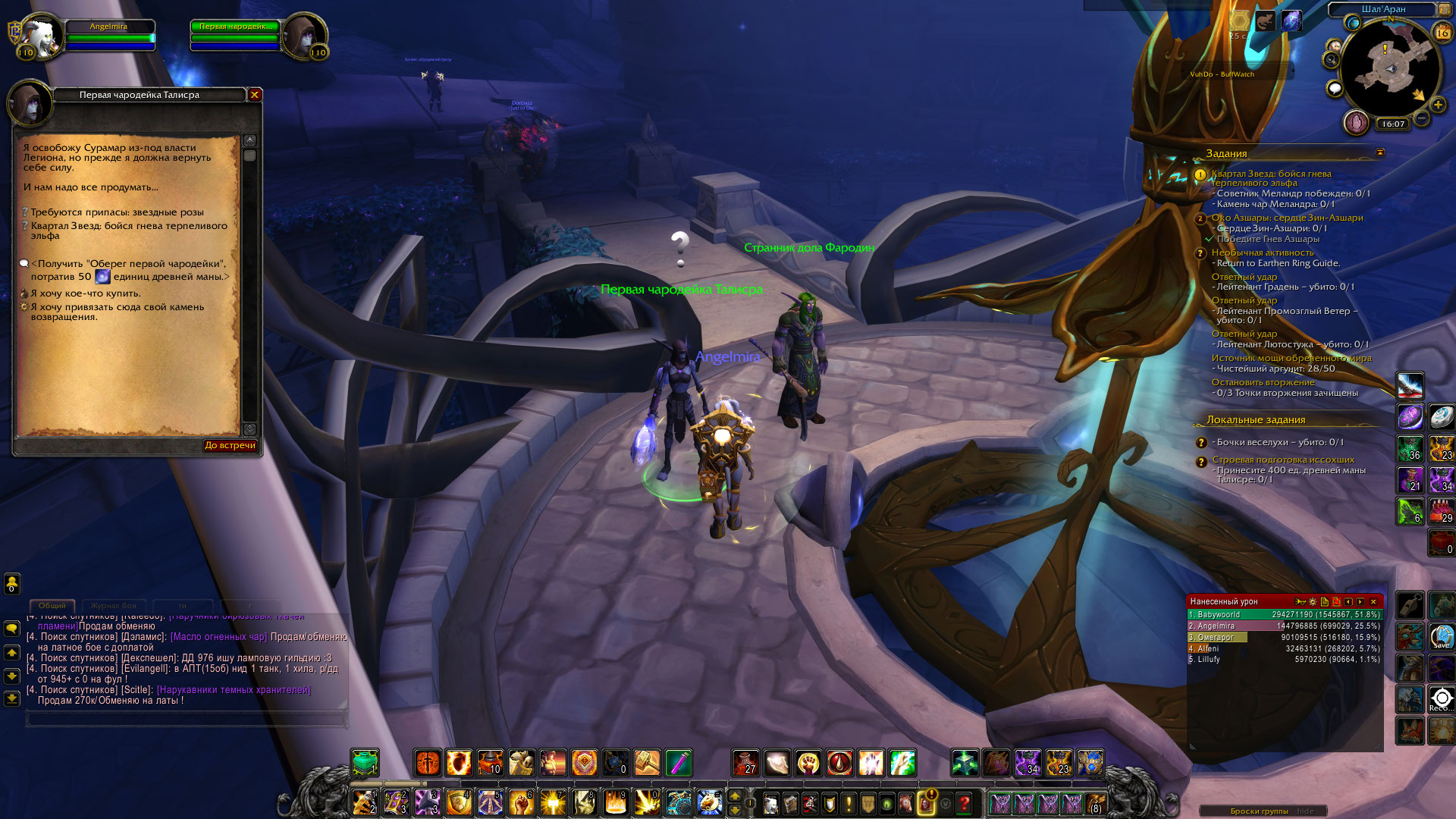Activate the golden hammer ability
The width and height of the screenshot is (1456, 819).
(647, 763)
